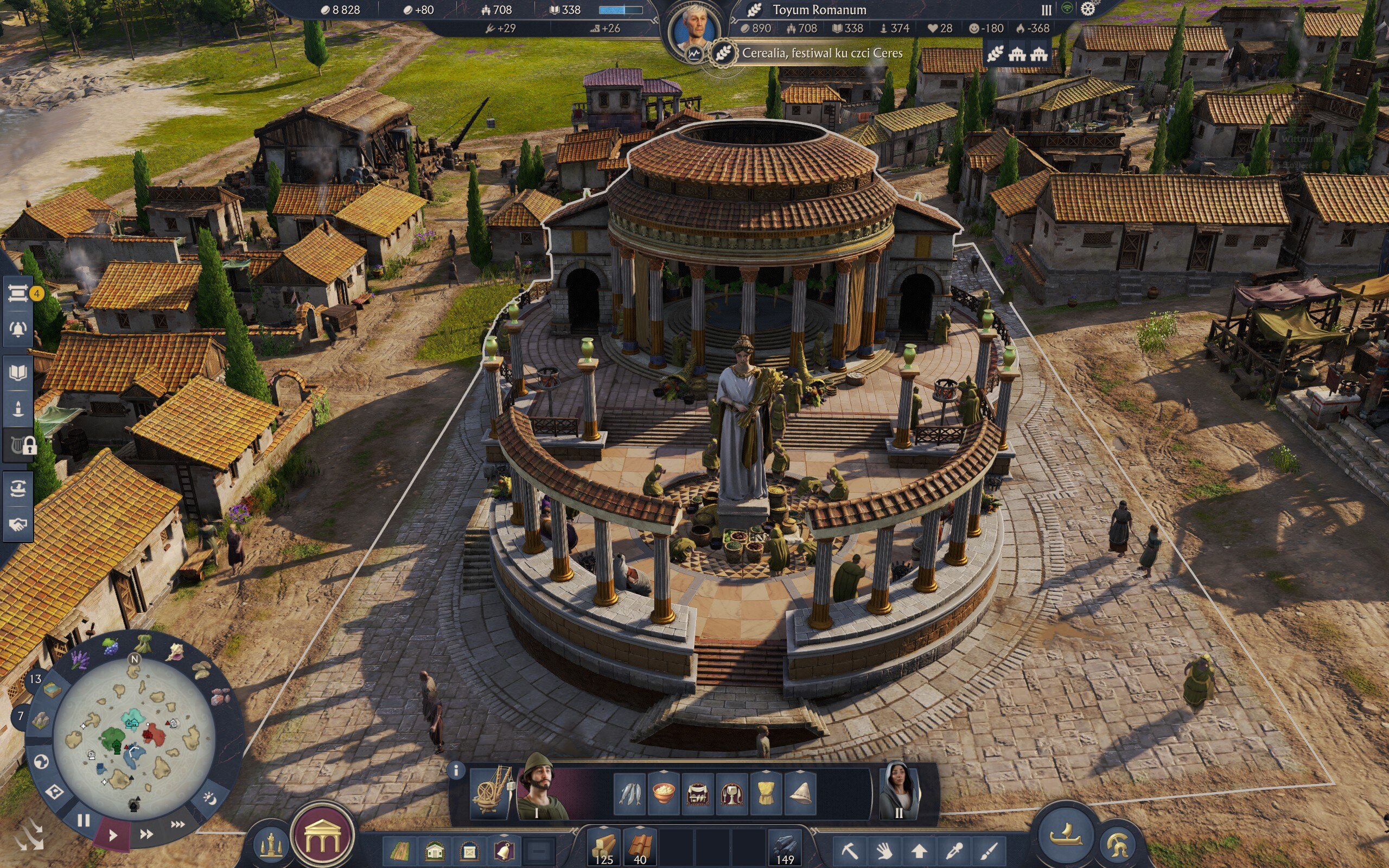Activate the paintbrush tool
The width and height of the screenshot is (1389, 868).
989,850
